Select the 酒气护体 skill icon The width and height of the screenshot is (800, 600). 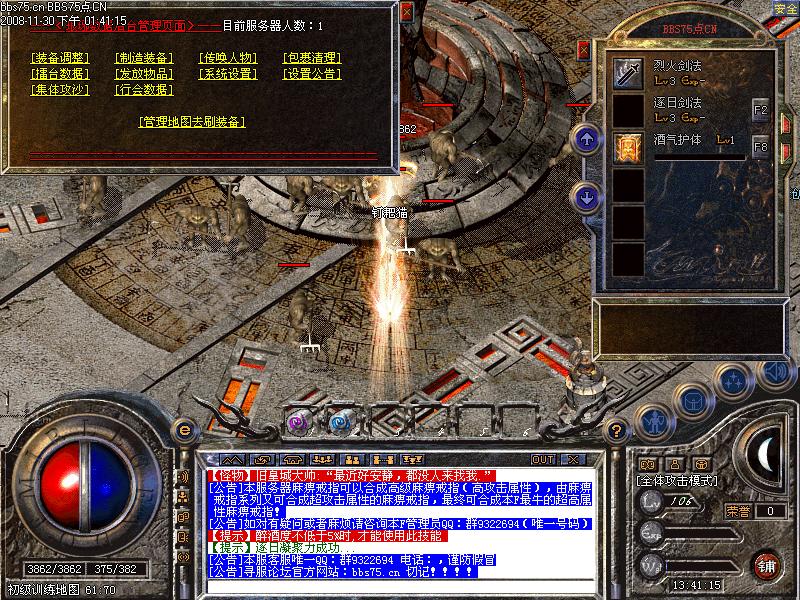coord(628,146)
